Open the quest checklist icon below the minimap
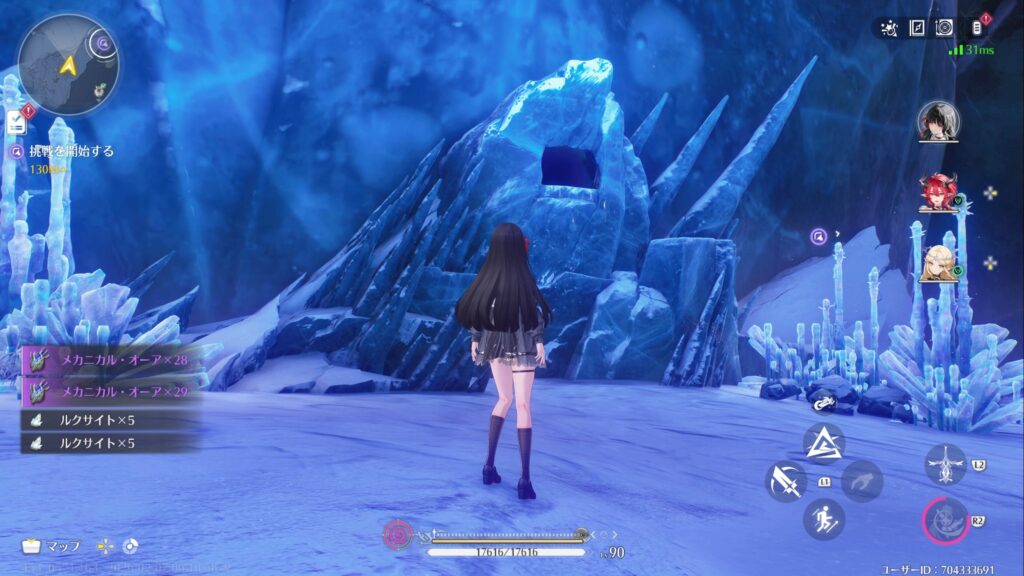Screen dimensions: 1024x576 tap(16, 123)
